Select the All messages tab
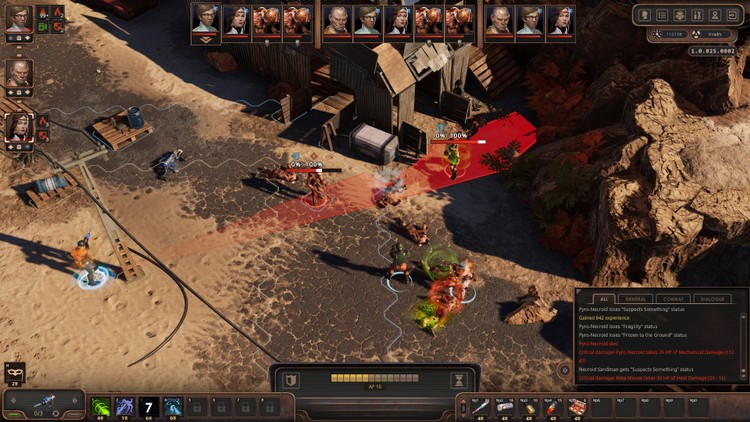The height and width of the screenshot is (422, 750). coord(603,299)
